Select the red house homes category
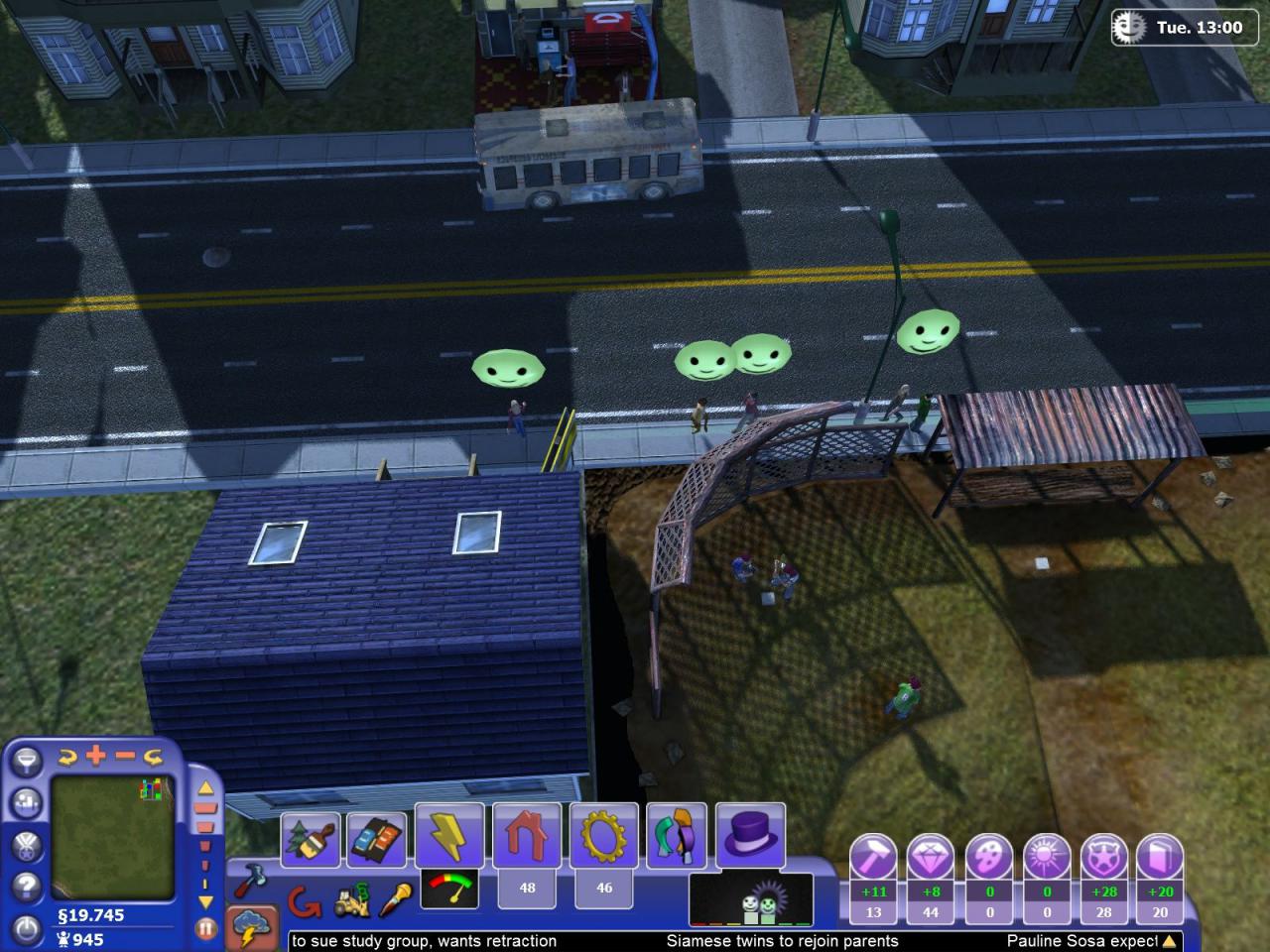1270x952 pixels. 527,838
